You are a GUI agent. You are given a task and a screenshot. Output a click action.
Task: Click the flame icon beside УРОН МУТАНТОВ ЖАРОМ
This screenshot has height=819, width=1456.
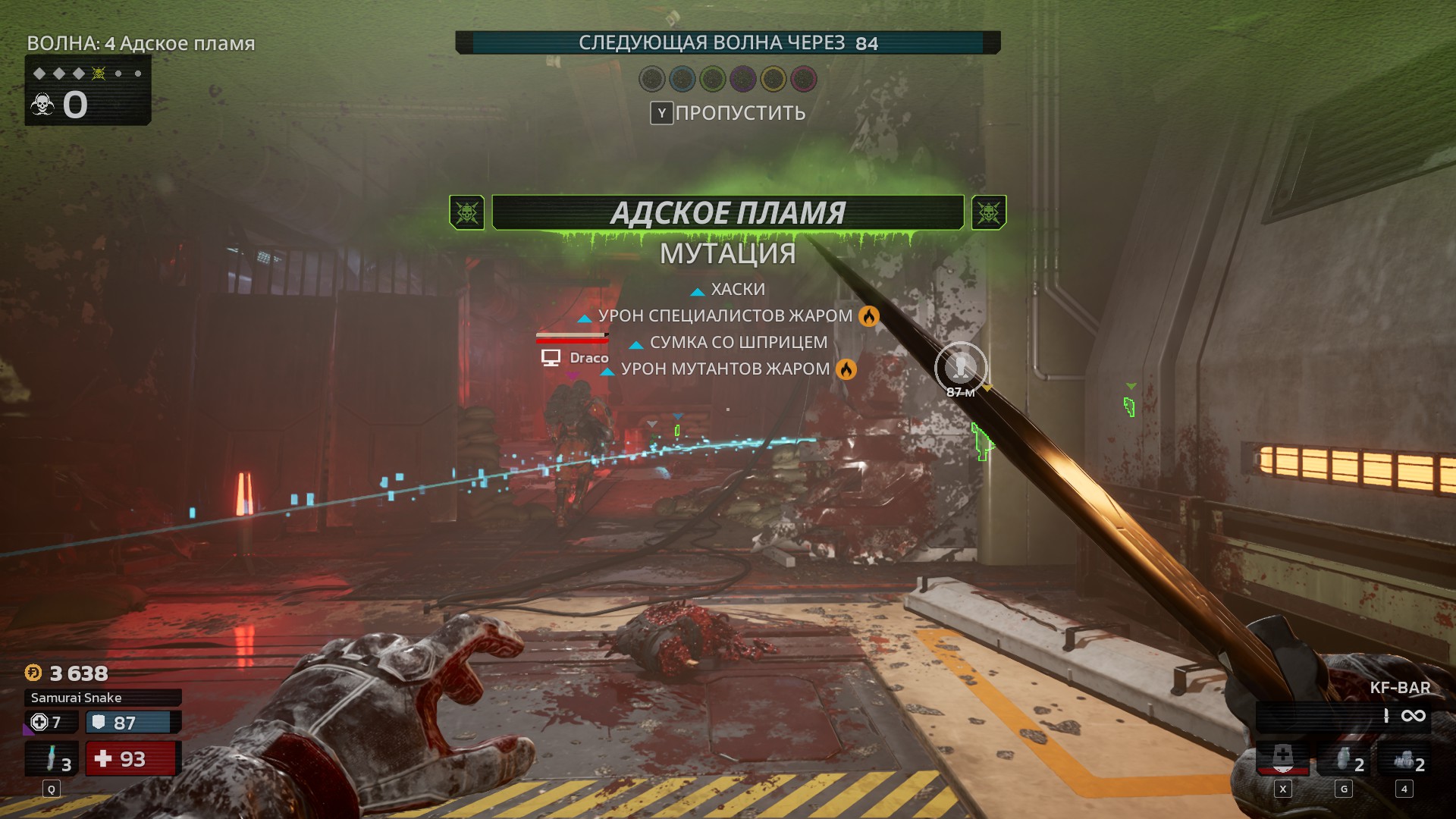coord(846,369)
